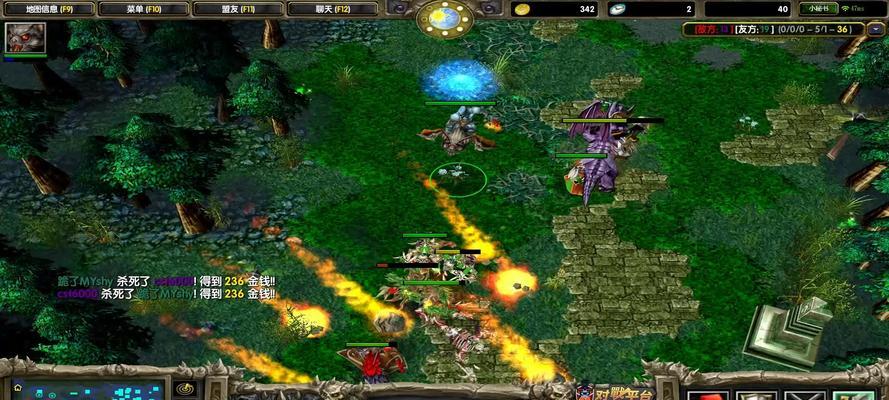Open the 地图信息 (F9) map info panel

coord(49,9)
